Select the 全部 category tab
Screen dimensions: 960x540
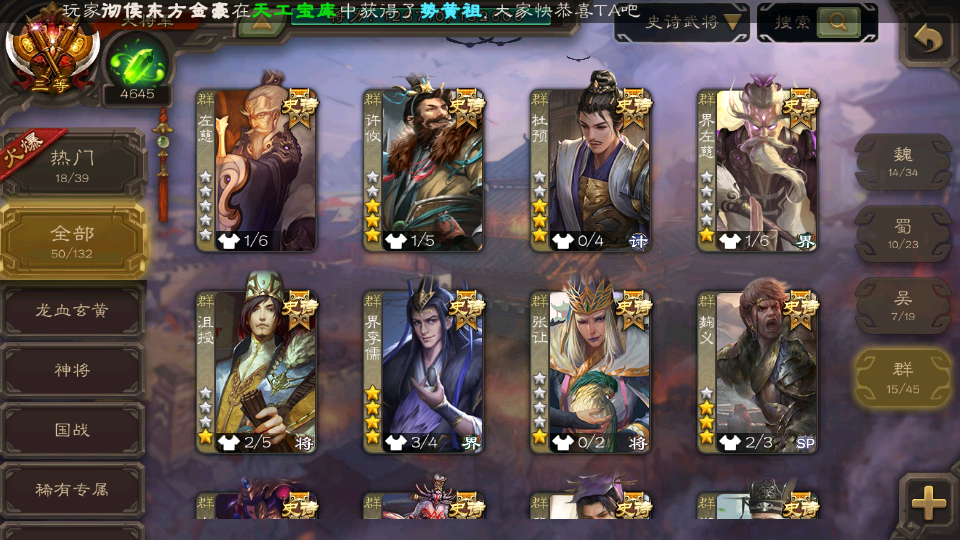(x=72, y=240)
